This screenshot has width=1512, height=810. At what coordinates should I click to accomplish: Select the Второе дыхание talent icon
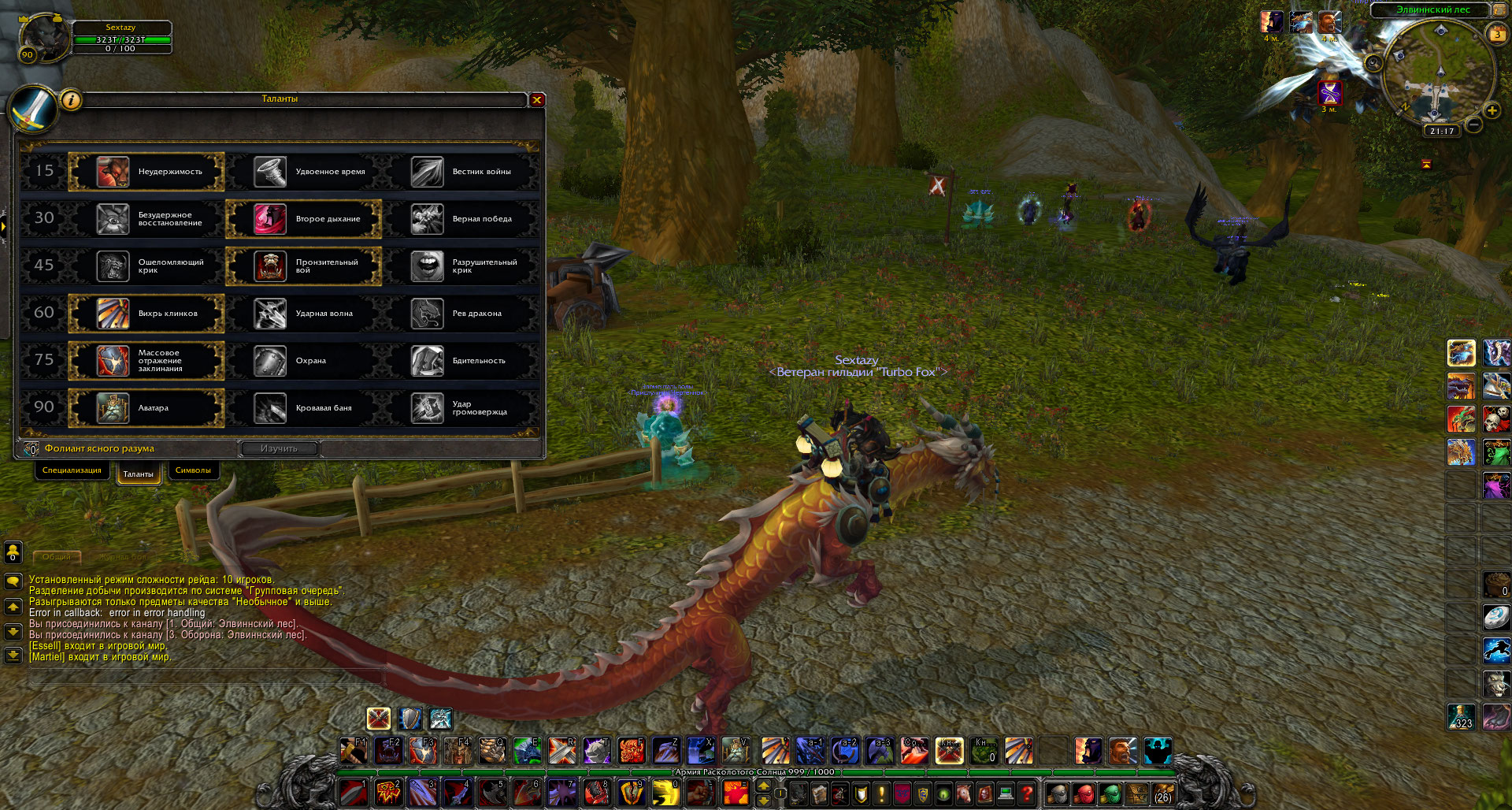coord(269,219)
